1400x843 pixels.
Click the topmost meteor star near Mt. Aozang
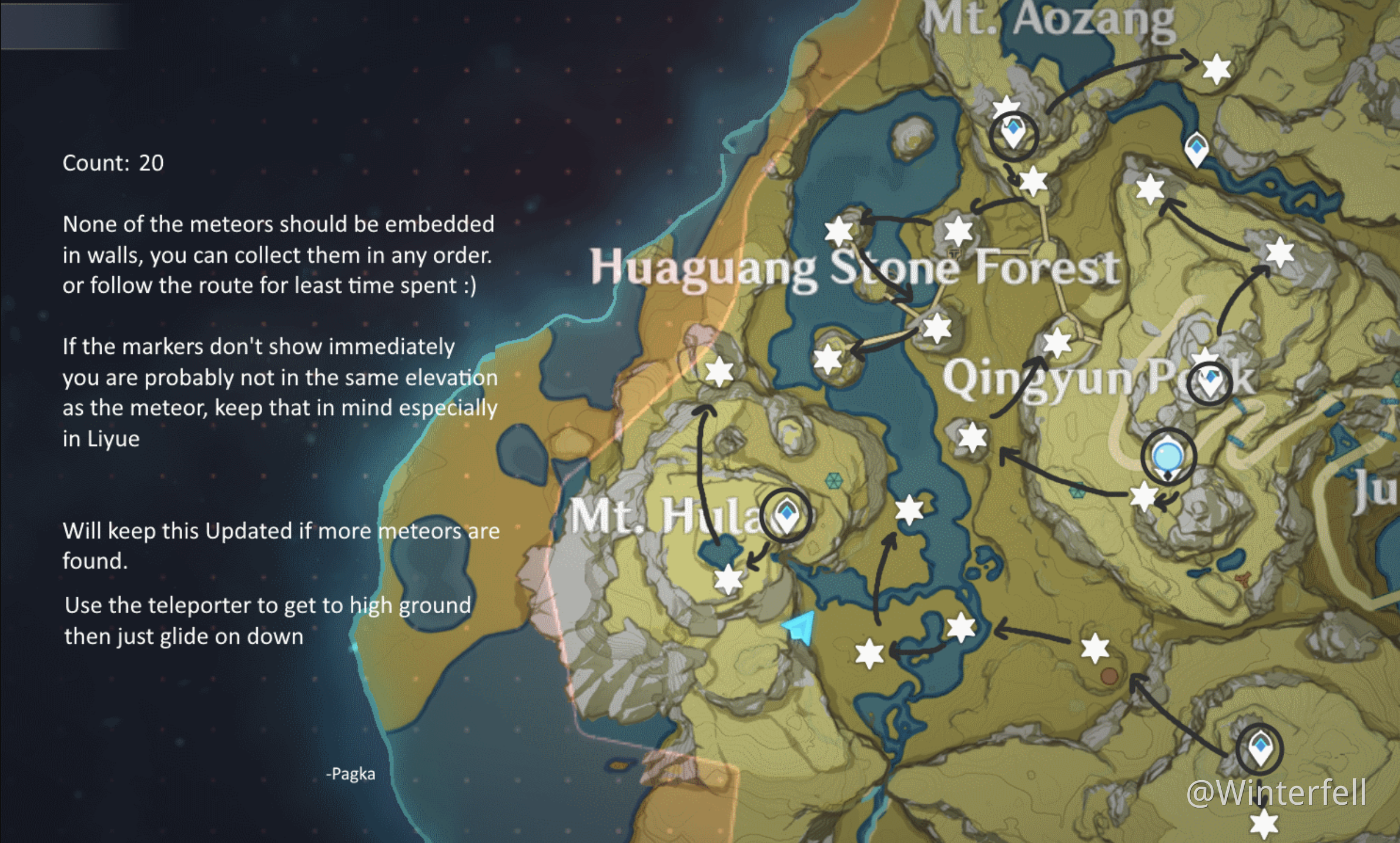[x=1217, y=69]
